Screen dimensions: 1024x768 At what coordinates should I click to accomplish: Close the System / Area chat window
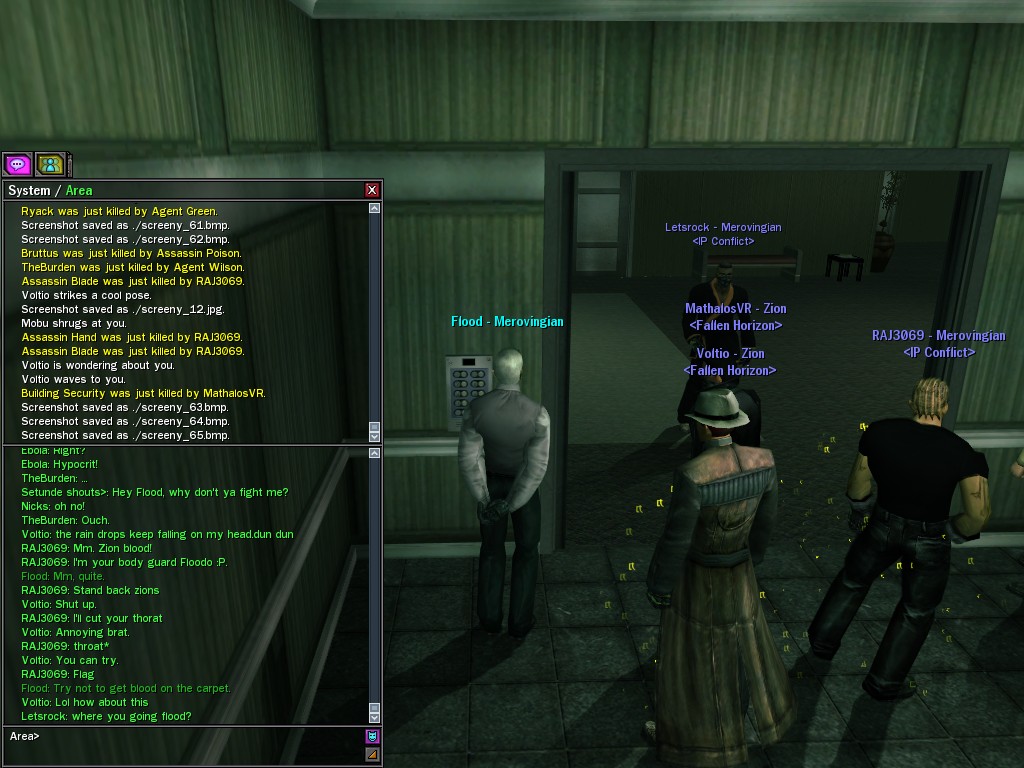372,190
